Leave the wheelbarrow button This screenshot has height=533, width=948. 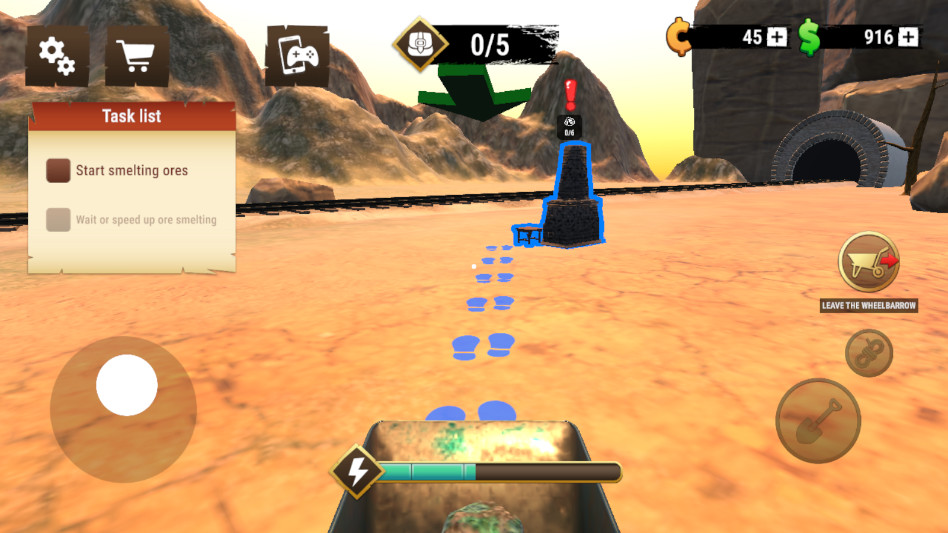(868, 263)
